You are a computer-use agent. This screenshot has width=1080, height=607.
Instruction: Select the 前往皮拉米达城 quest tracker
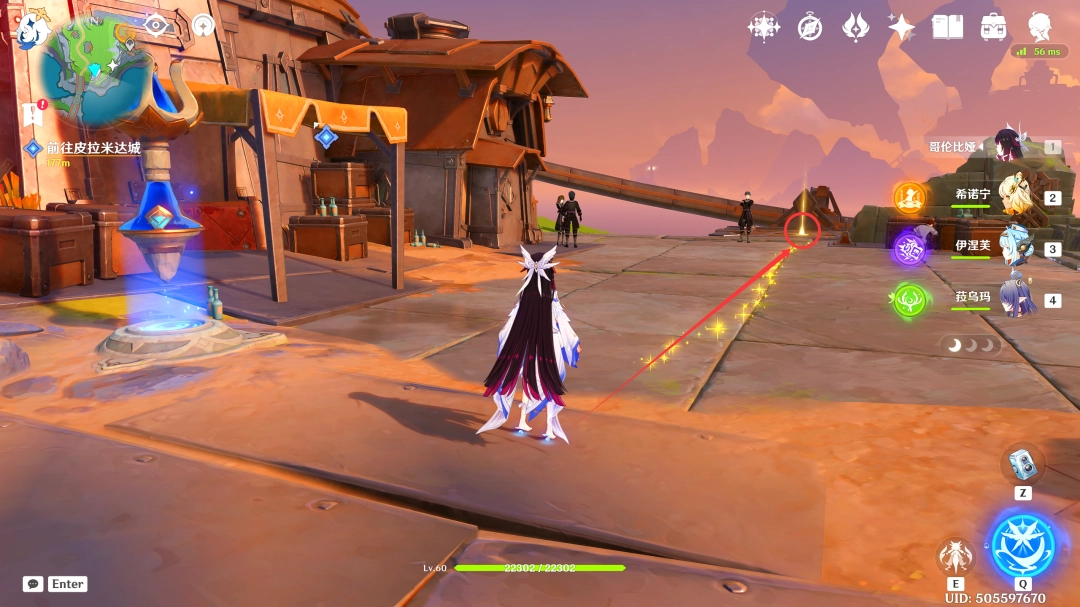93,148
